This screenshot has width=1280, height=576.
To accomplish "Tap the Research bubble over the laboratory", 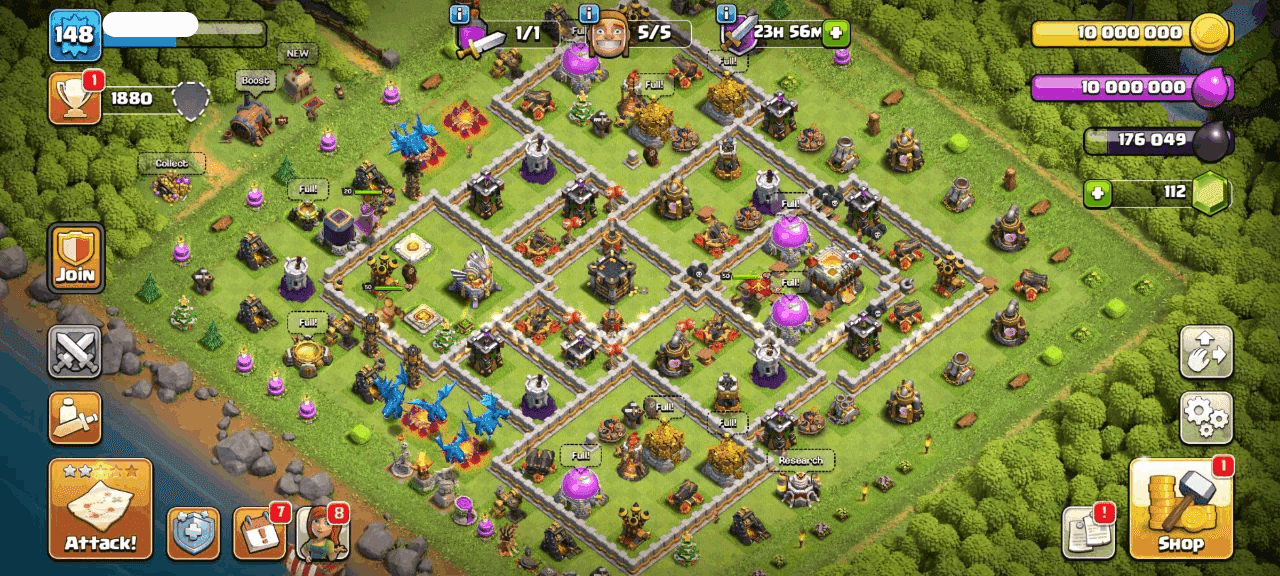I will (x=800, y=460).
